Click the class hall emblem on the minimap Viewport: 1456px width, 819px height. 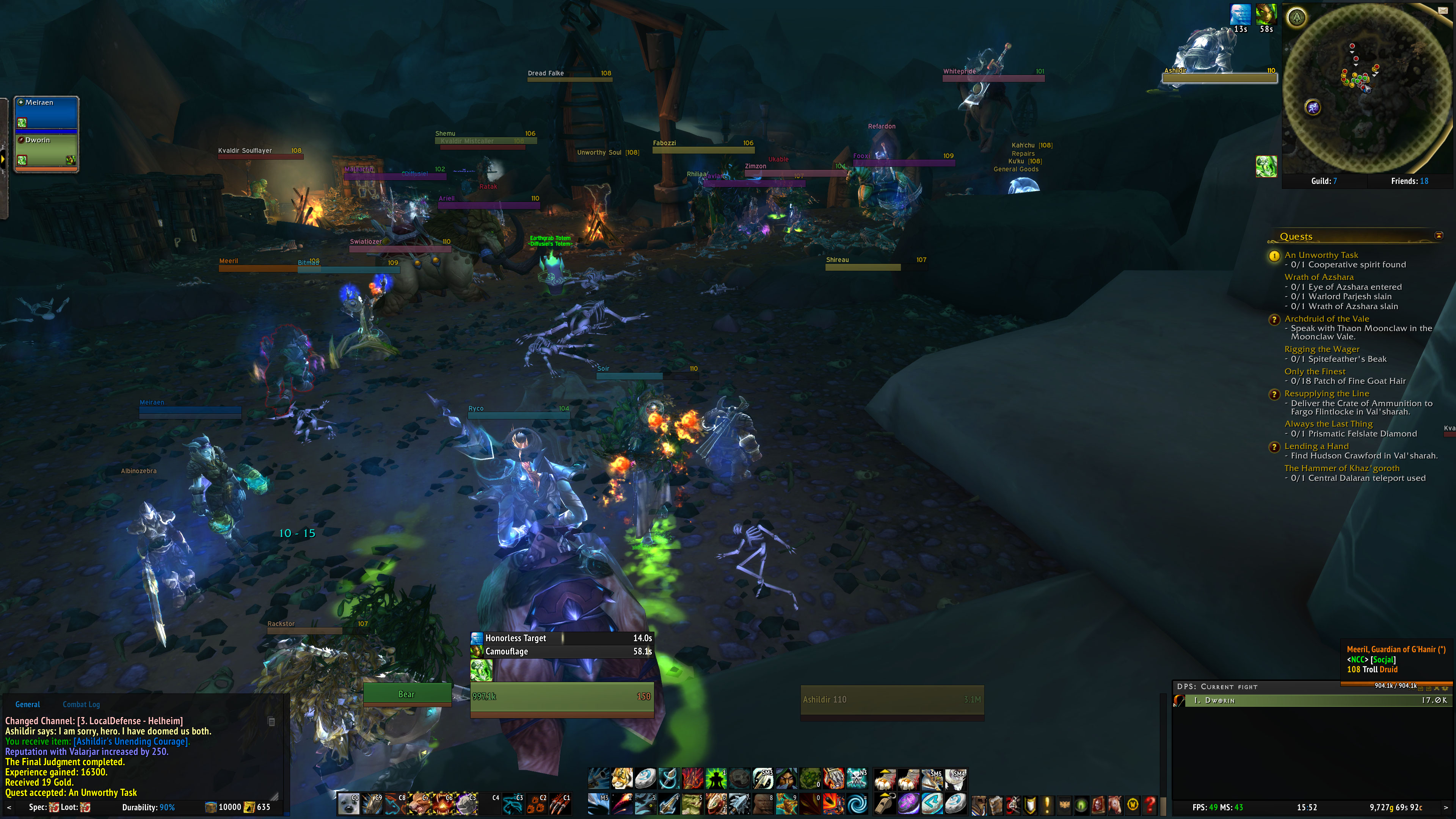[x=1297, y=17]
